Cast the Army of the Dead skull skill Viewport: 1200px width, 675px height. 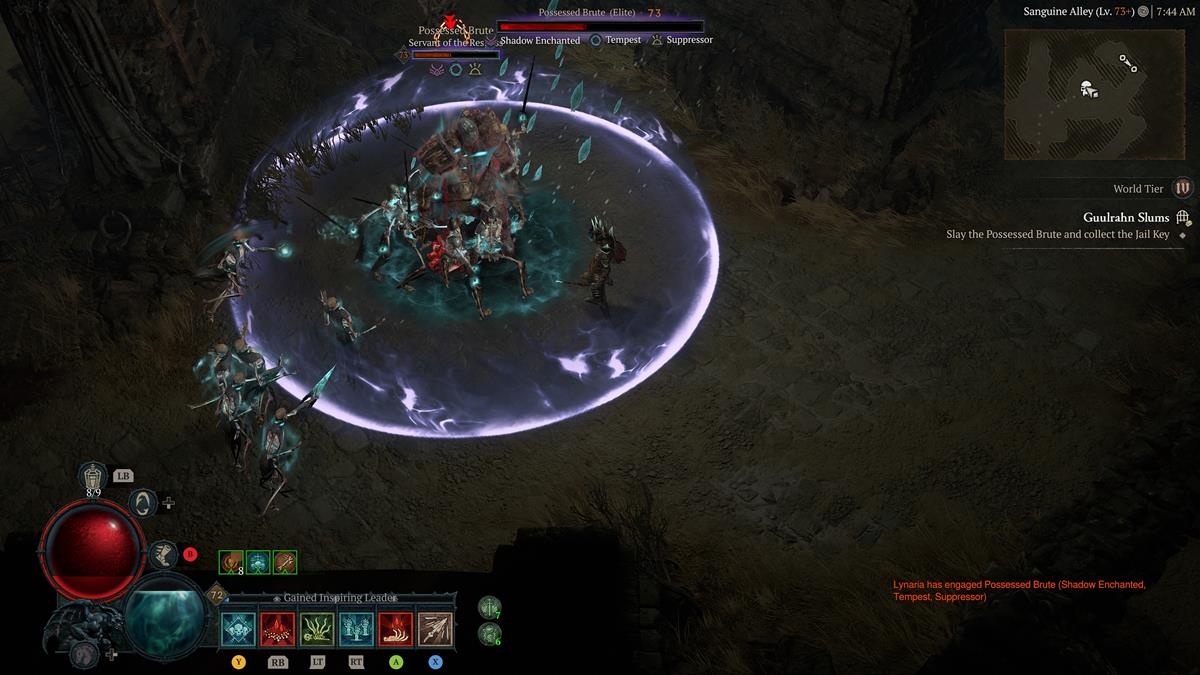(239, 630)
